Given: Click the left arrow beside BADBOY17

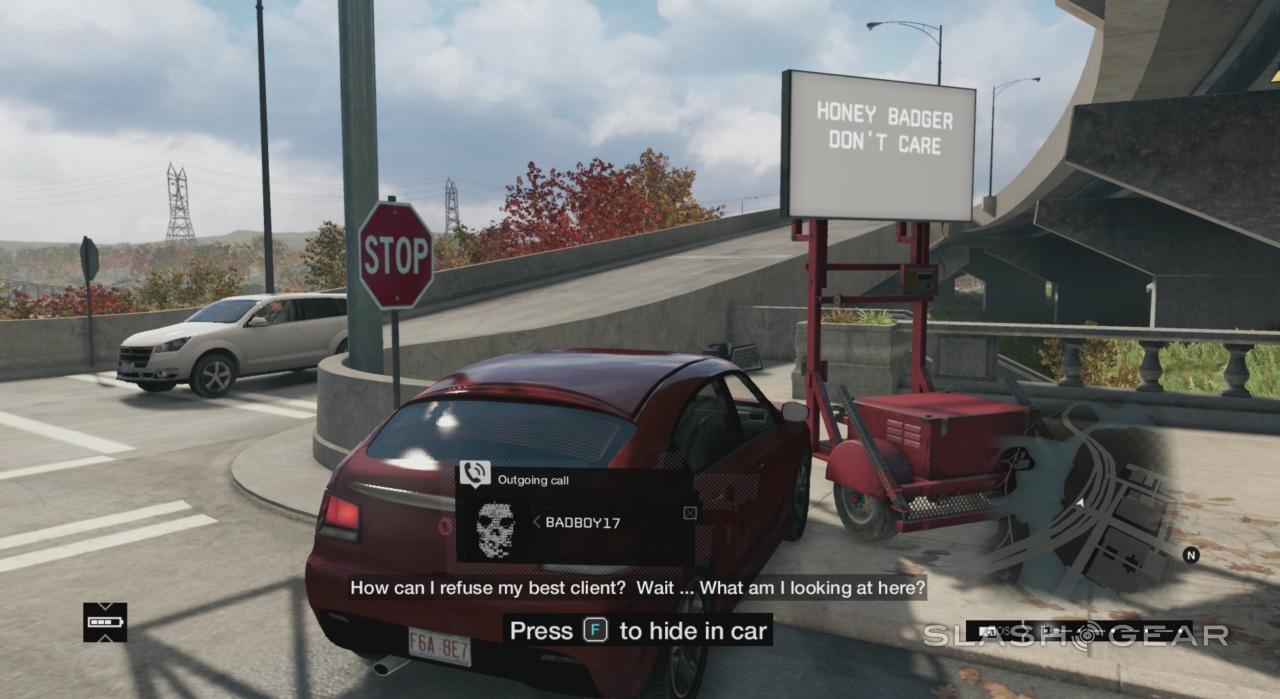Looking at the screenshot, I should click(536, 522).
